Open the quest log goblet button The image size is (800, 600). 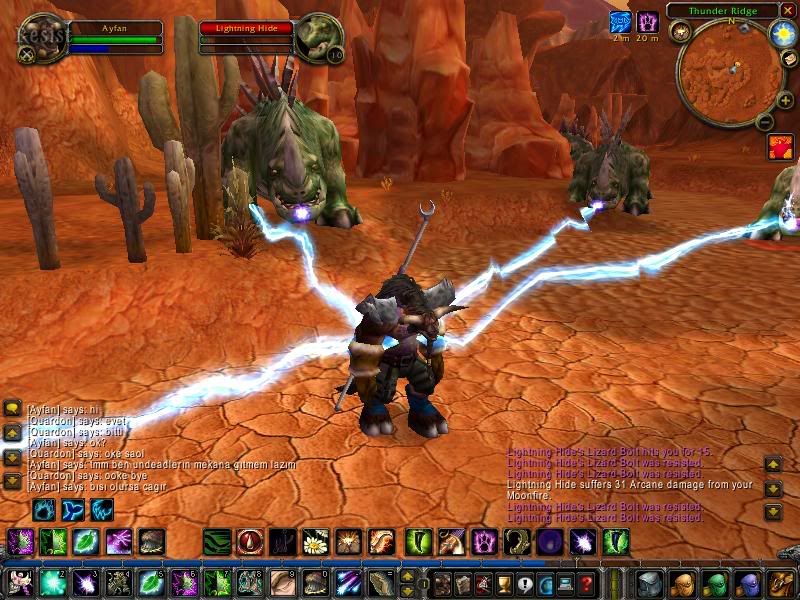(x=505, y=583)
